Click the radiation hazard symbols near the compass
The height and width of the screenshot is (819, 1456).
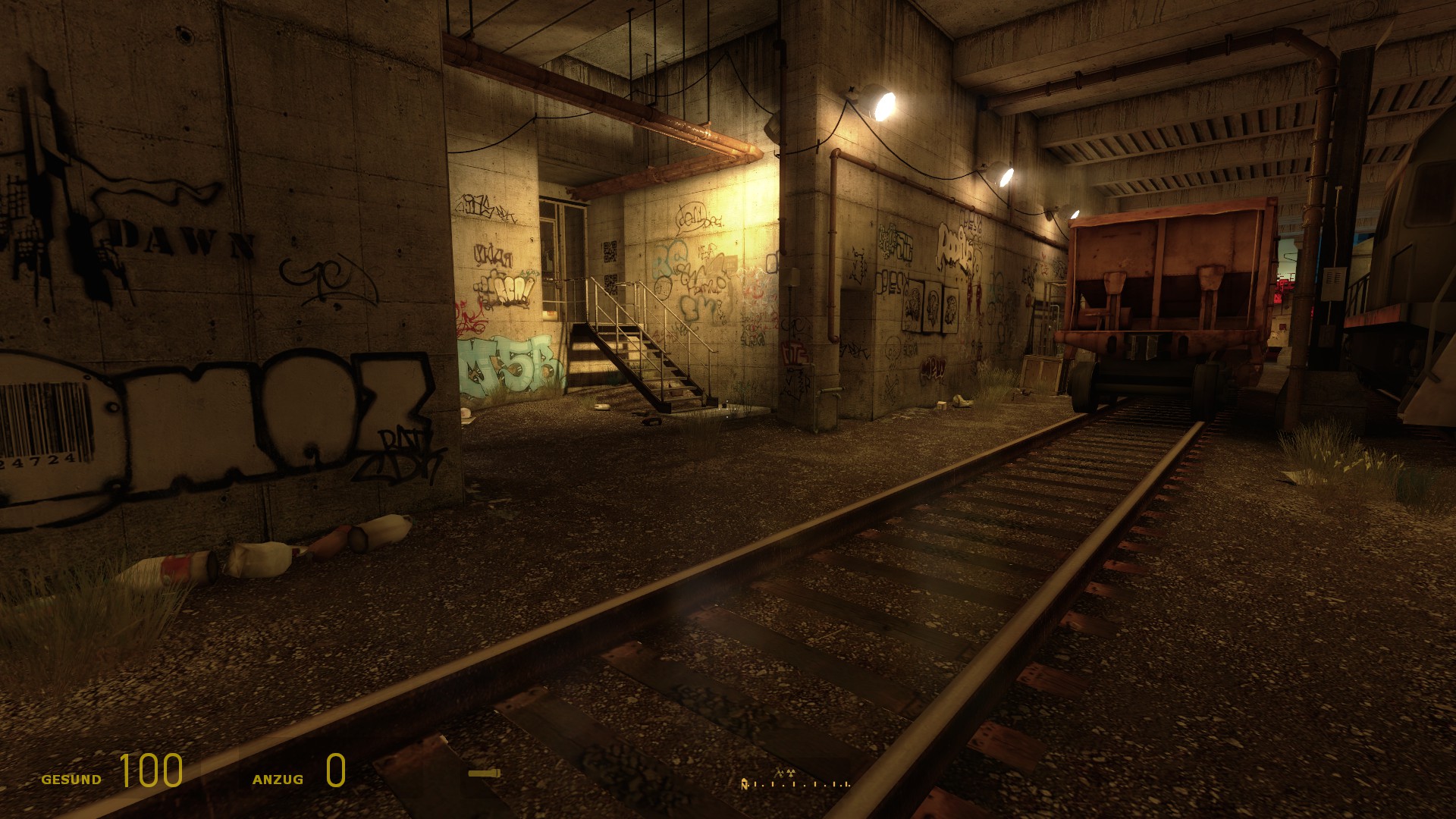(x=785, y=772)
